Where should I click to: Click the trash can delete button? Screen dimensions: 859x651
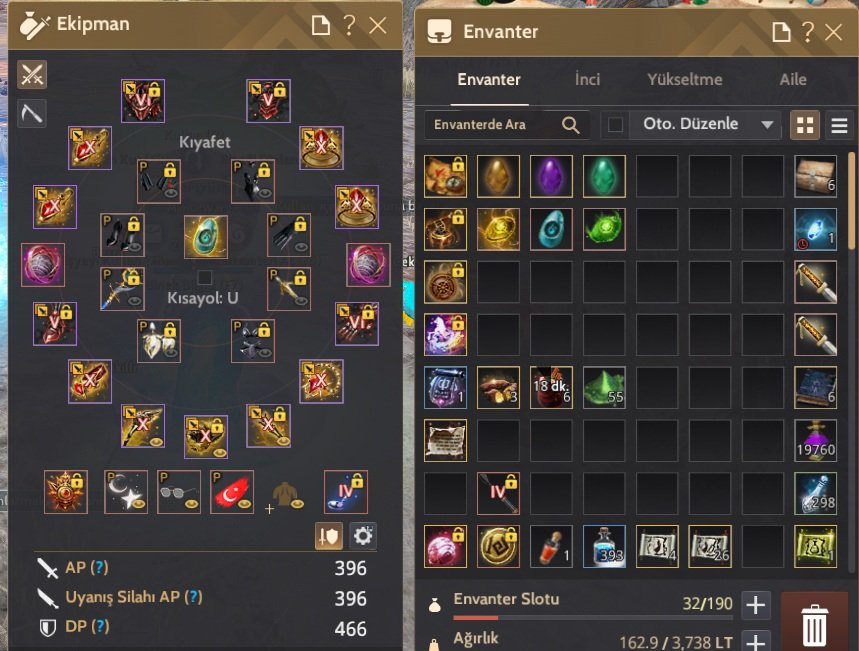point(815,624)
